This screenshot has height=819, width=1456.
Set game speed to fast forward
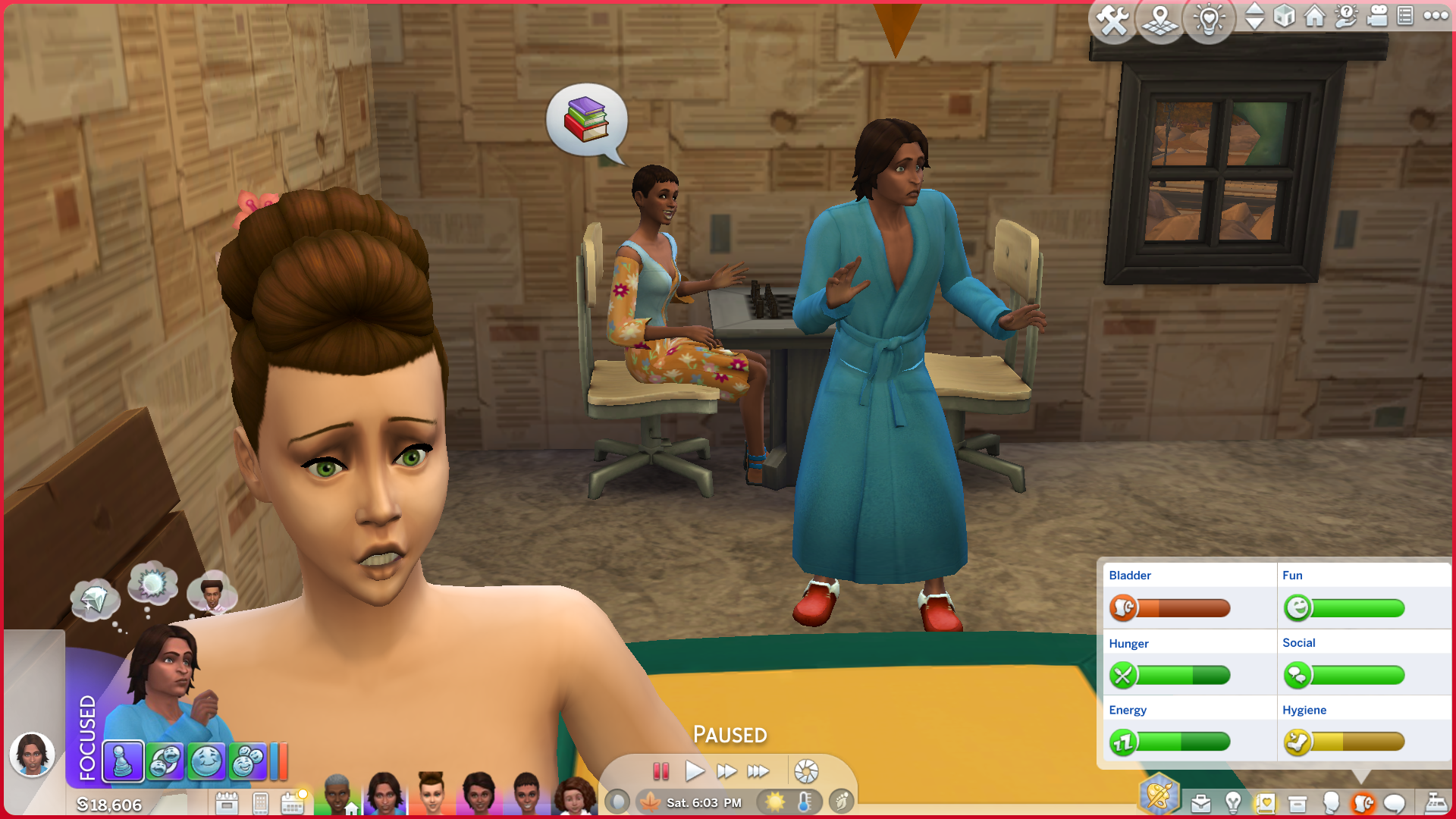tap(726, 771)
